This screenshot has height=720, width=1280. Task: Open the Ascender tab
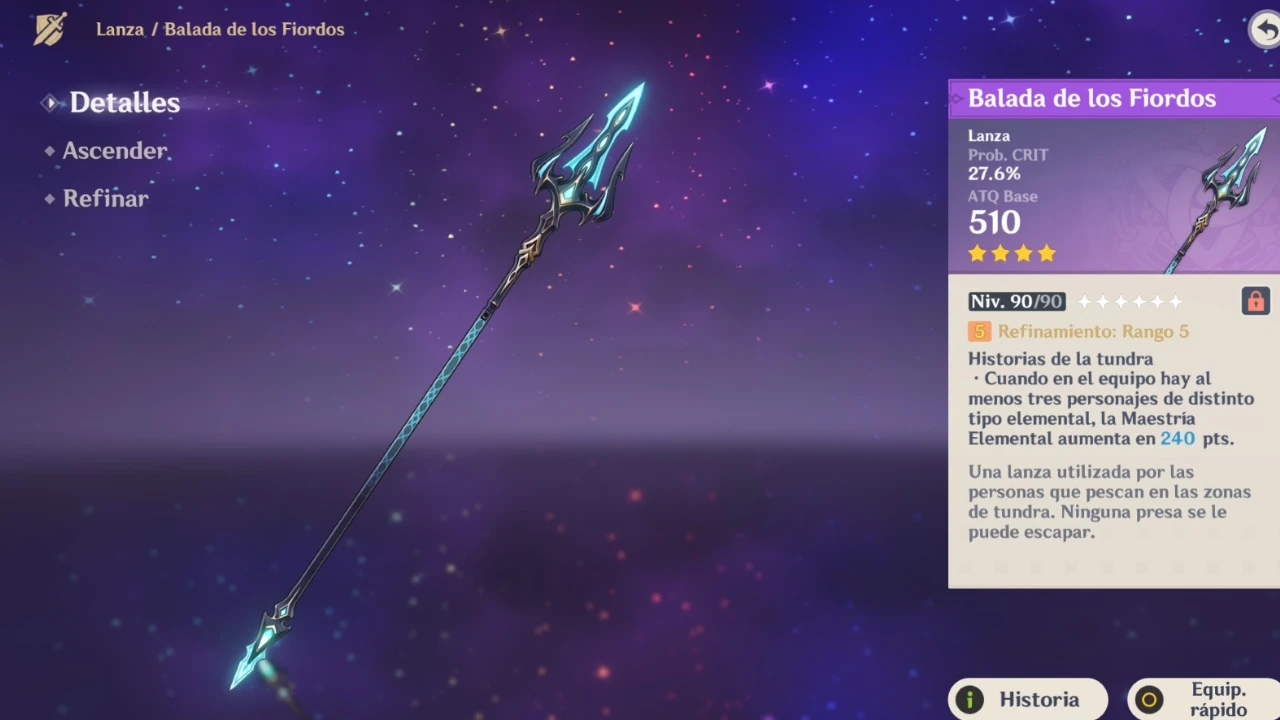[114, 151]
